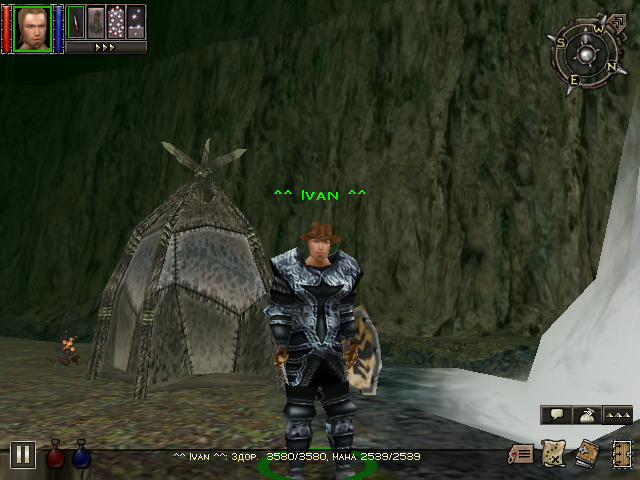Expand the quick slot bar with triple arrows
Screen dimensions: 640x480
[x=105, y=46]
